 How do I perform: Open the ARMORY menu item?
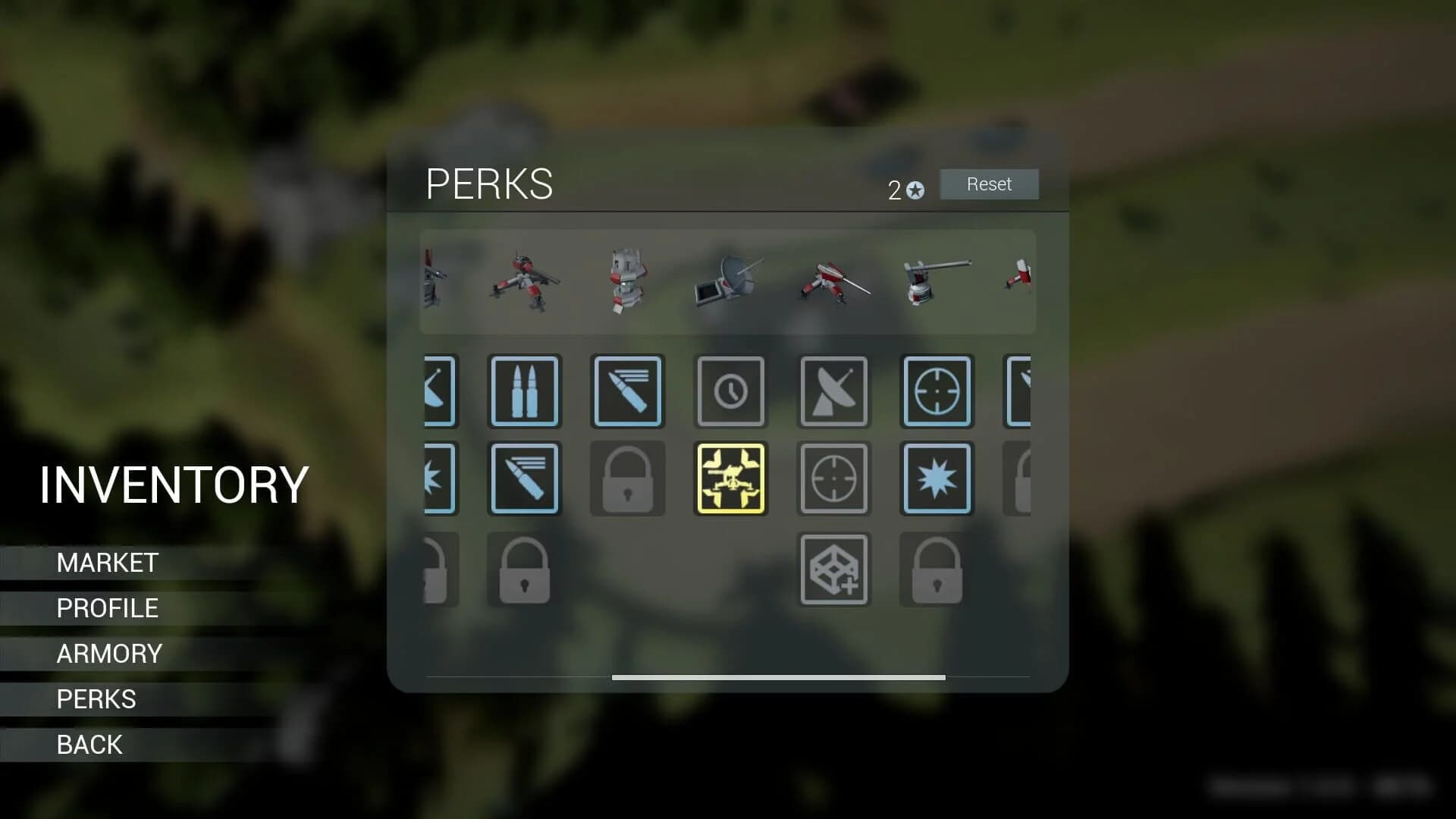coord(108,653)
